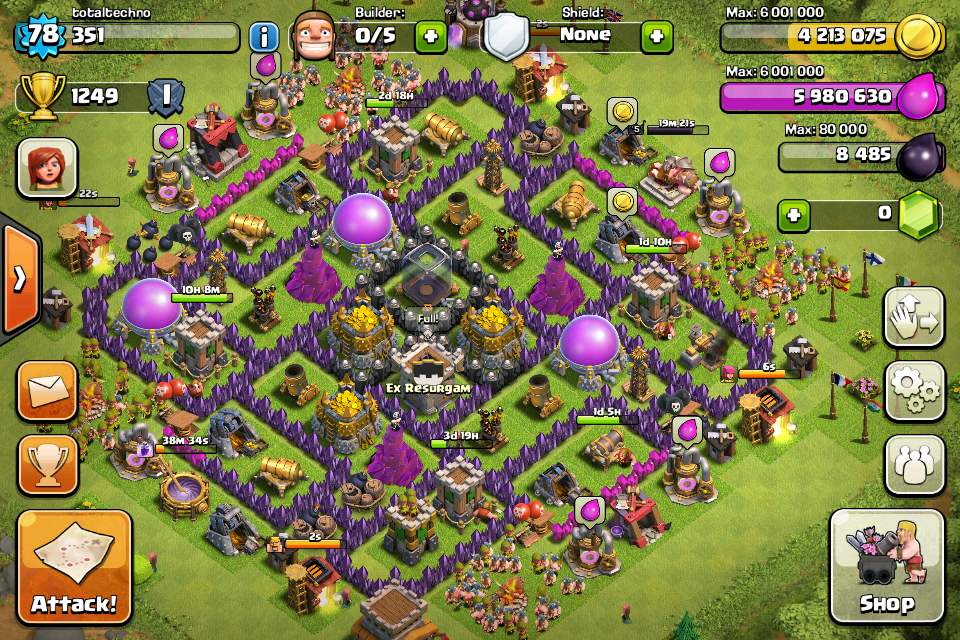Open the settings gears button

[x=914, y=391]
